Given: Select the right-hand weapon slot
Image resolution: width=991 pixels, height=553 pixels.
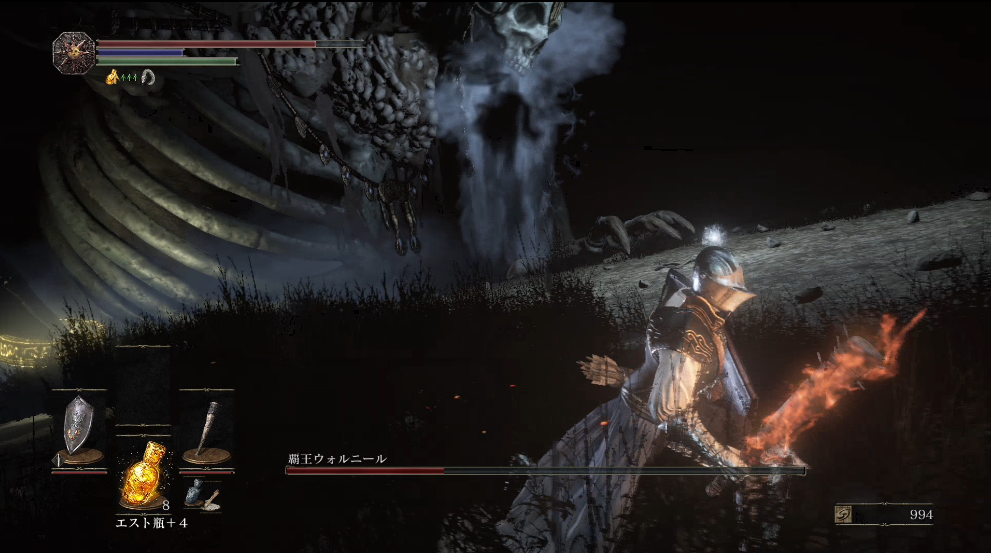Looking at the screenshot, I should tap(206, 428).
